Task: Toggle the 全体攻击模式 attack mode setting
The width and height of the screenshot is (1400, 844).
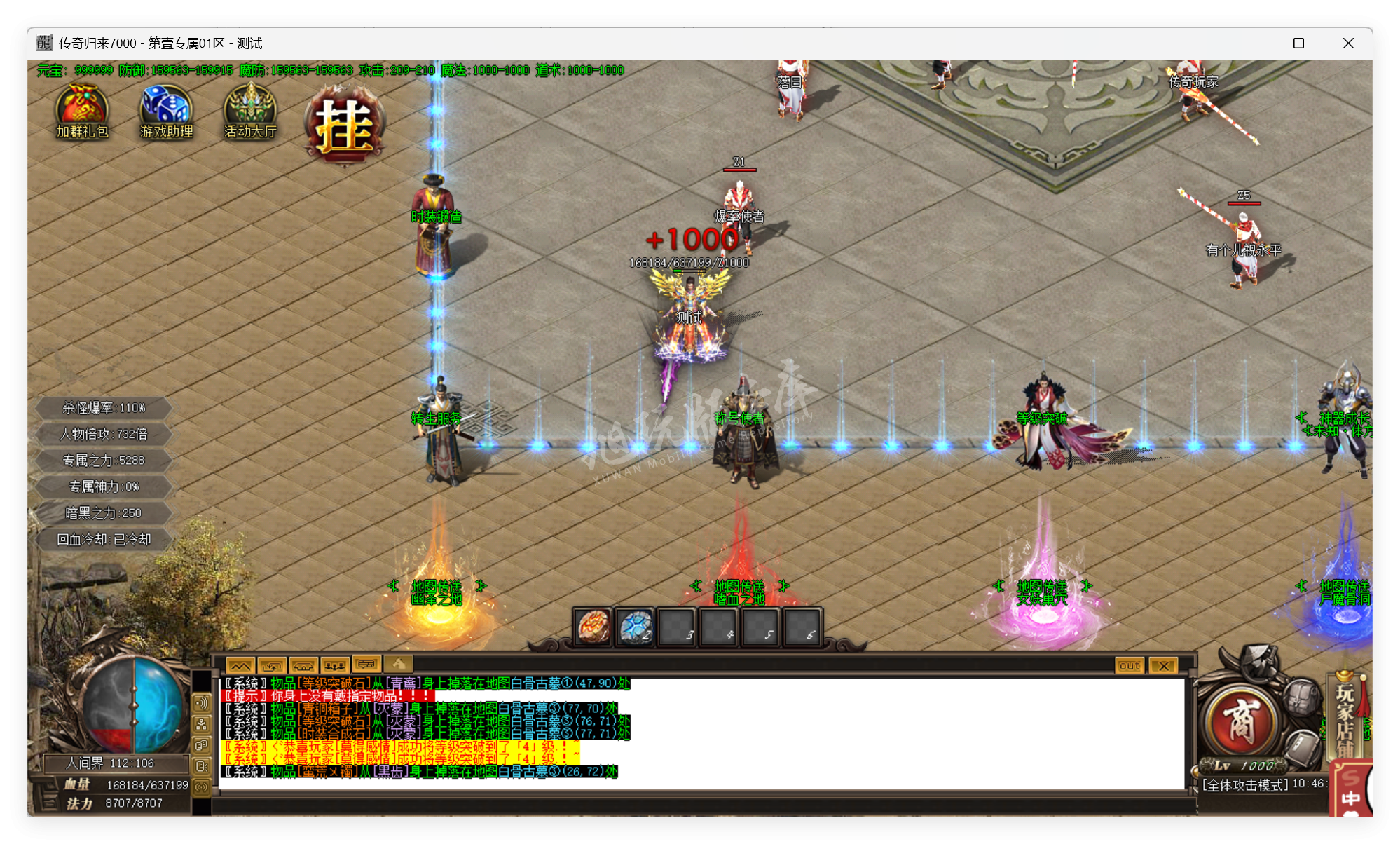Action: click(x=1242, y=784)
